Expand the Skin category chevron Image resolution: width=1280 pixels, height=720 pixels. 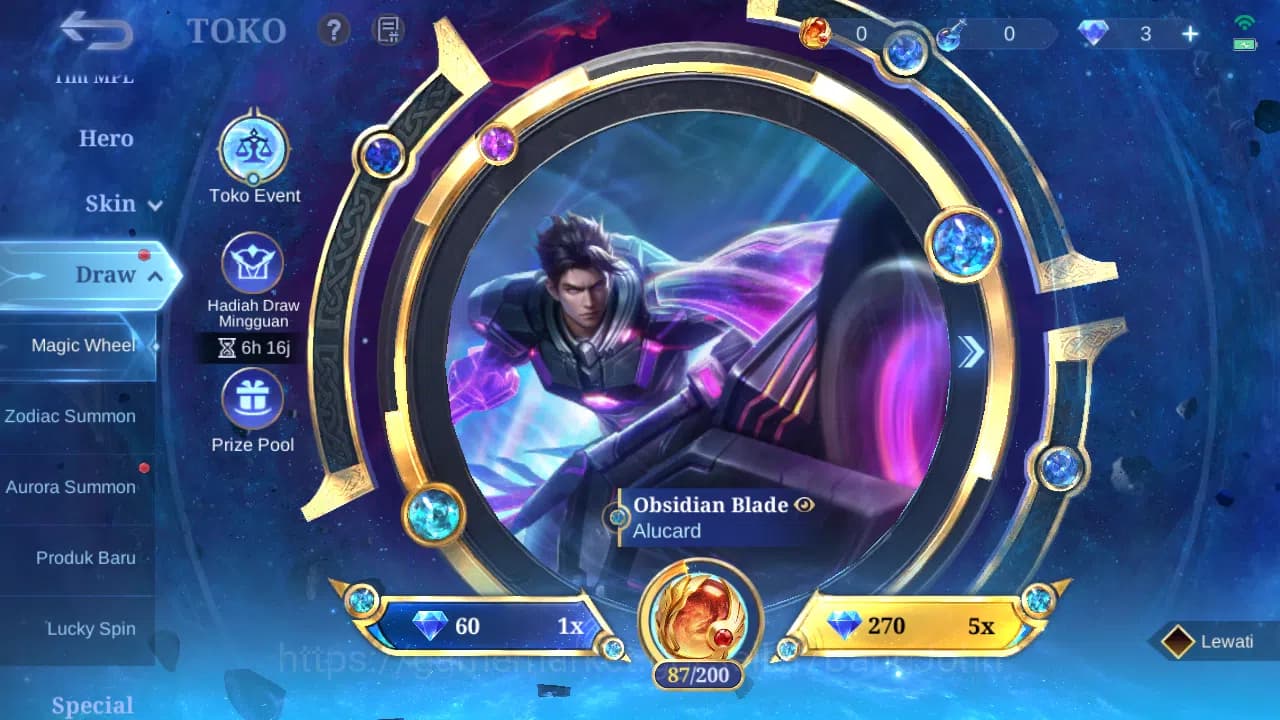pyautogui.click(x=152, y=205)
